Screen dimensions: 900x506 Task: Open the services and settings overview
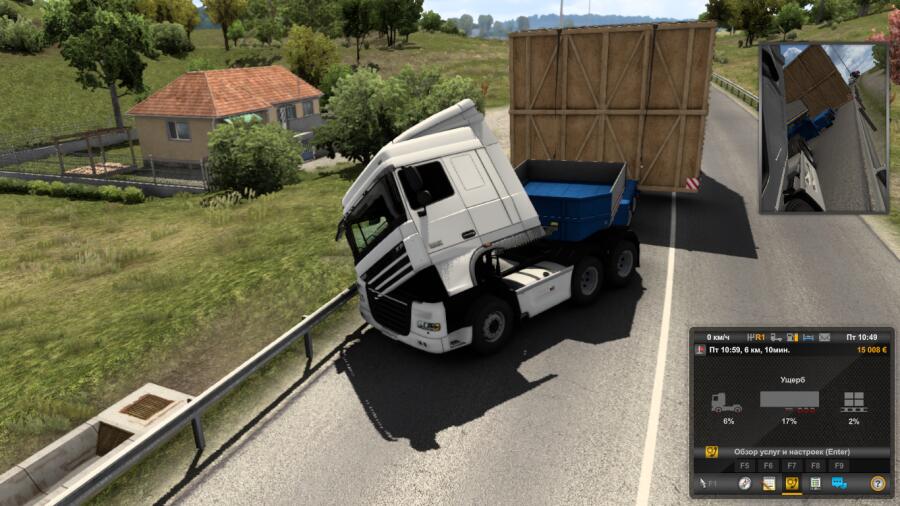pyautogui.click(x=790, y=452)
